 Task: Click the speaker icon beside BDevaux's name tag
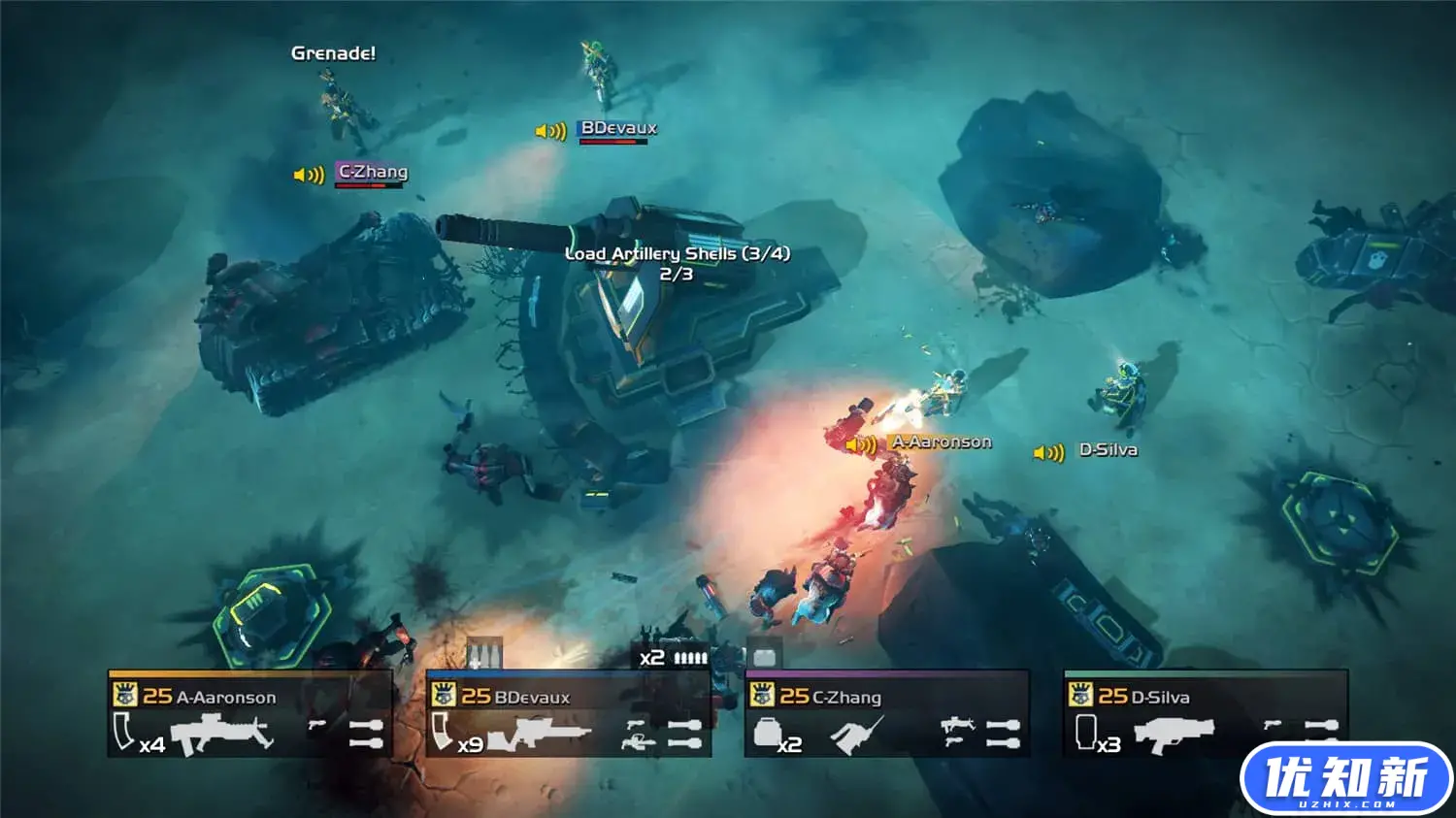pos(550,131)
